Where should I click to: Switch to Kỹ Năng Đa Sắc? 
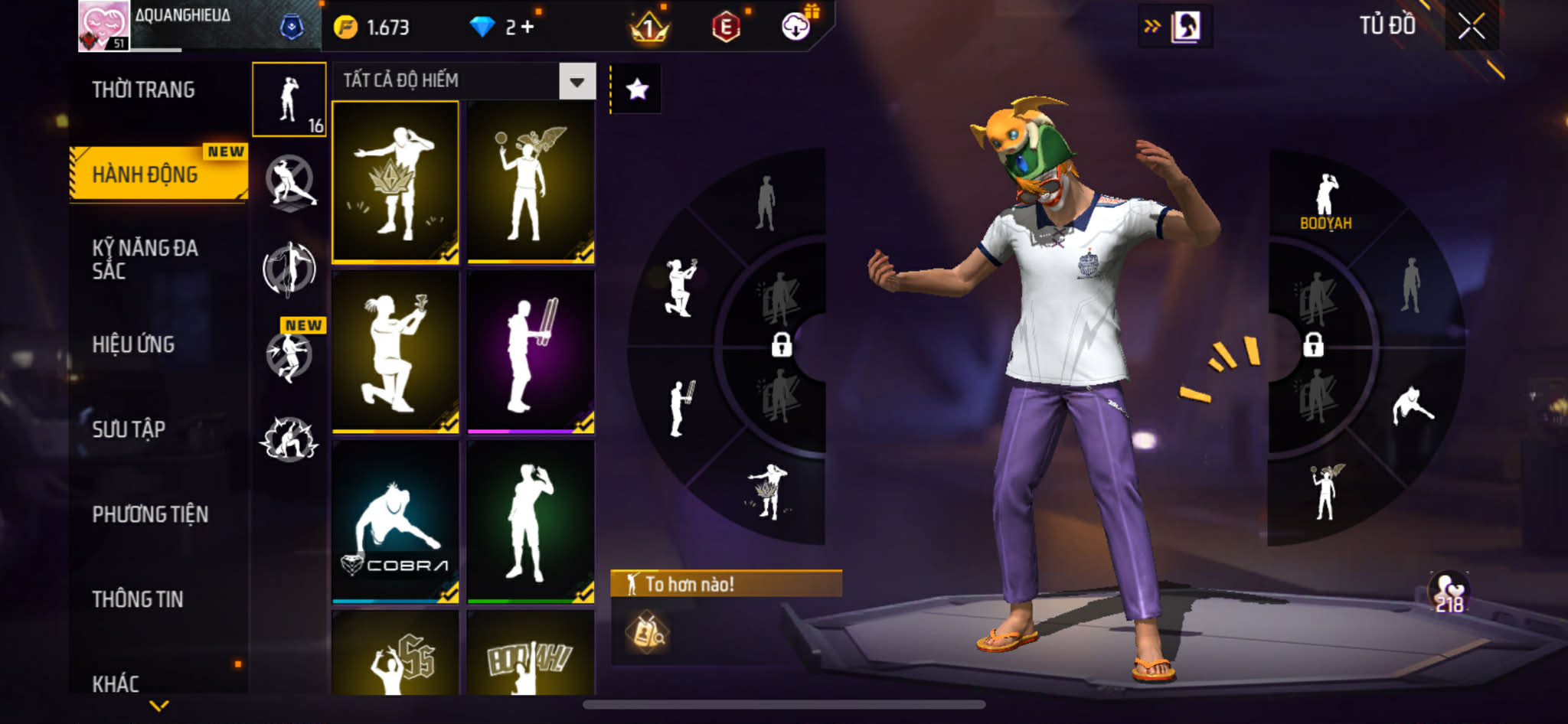pyautogui.click(x=145, y=259)
